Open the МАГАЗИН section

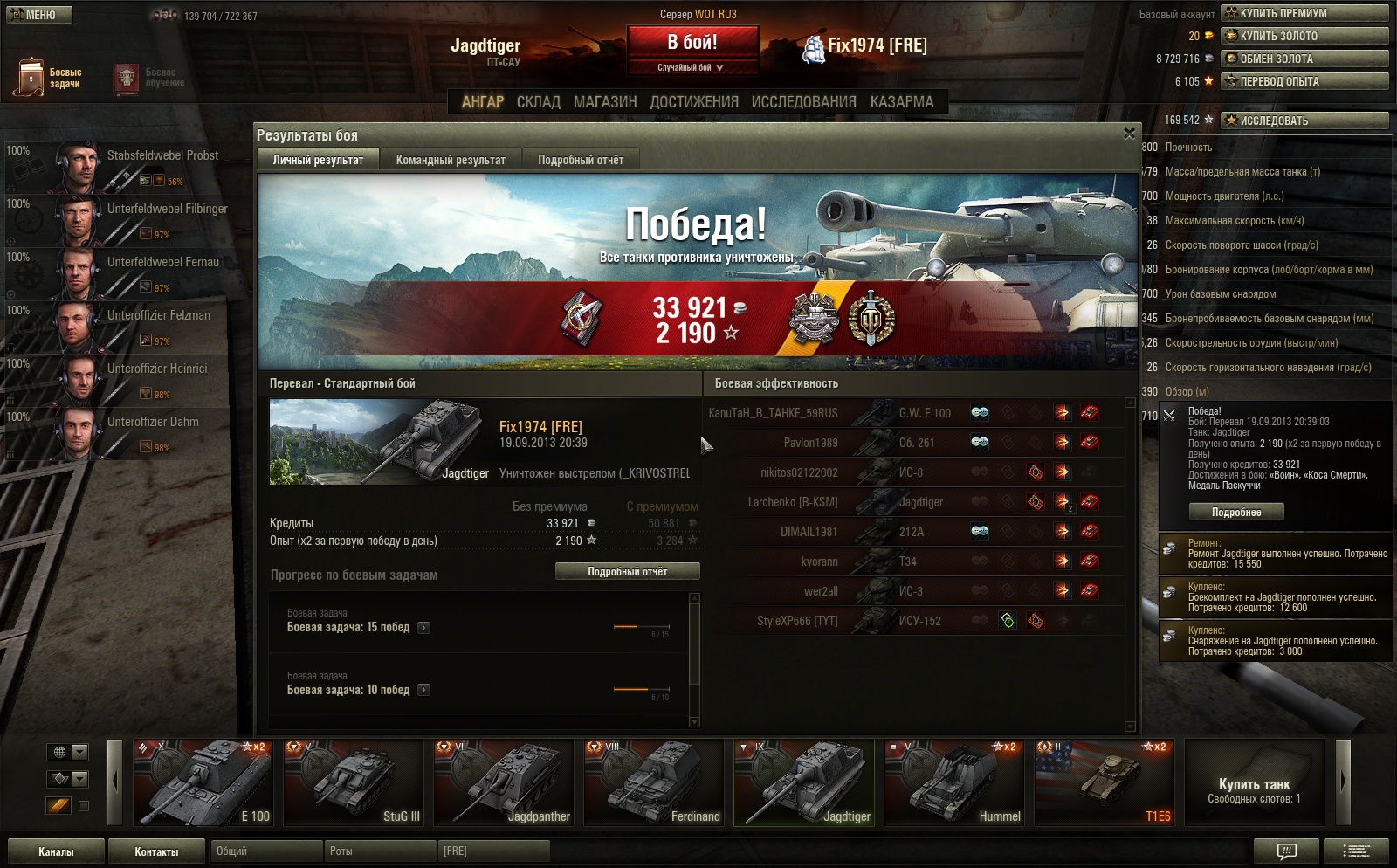click(x=605, y=102)
